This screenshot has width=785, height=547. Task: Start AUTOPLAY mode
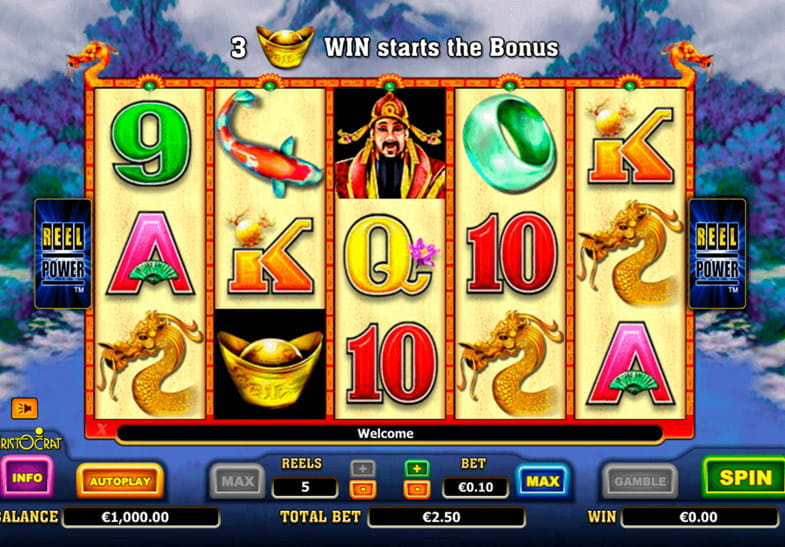click(120, 481)
